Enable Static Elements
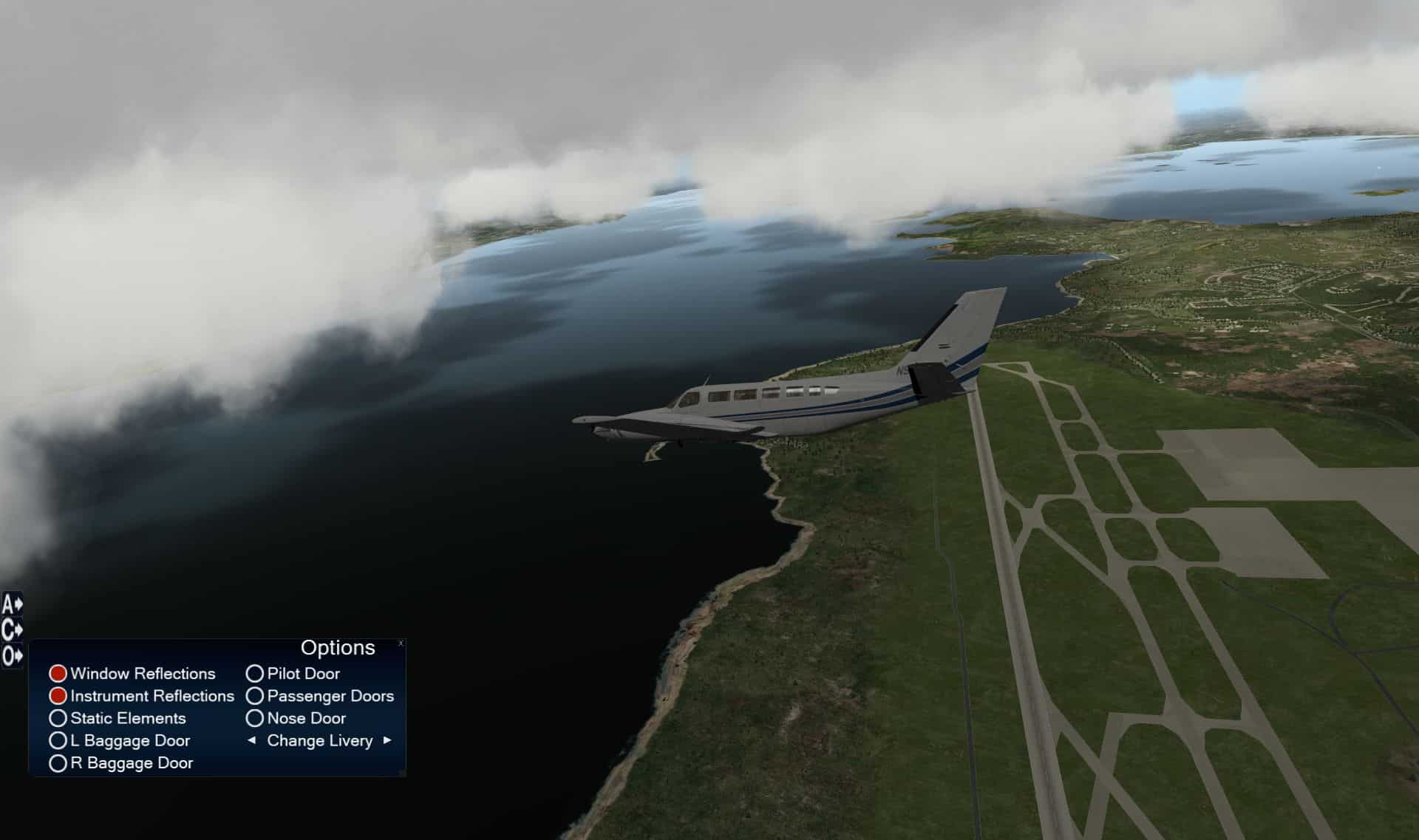Screen dimensions: 1419x840 58,718
